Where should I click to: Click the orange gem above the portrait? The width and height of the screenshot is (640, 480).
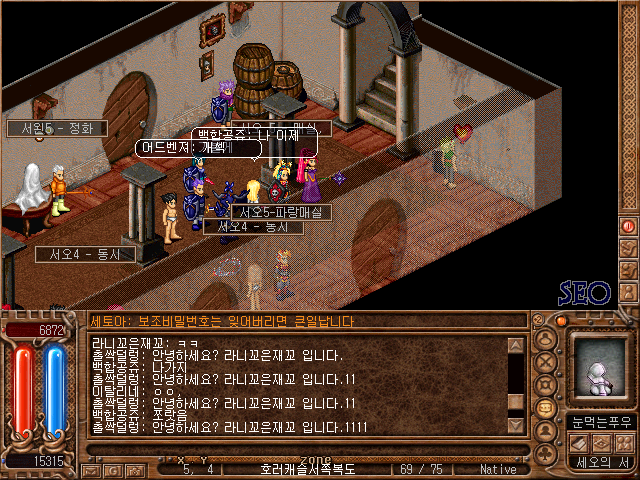pyautogui.click(x=562, y=321)
